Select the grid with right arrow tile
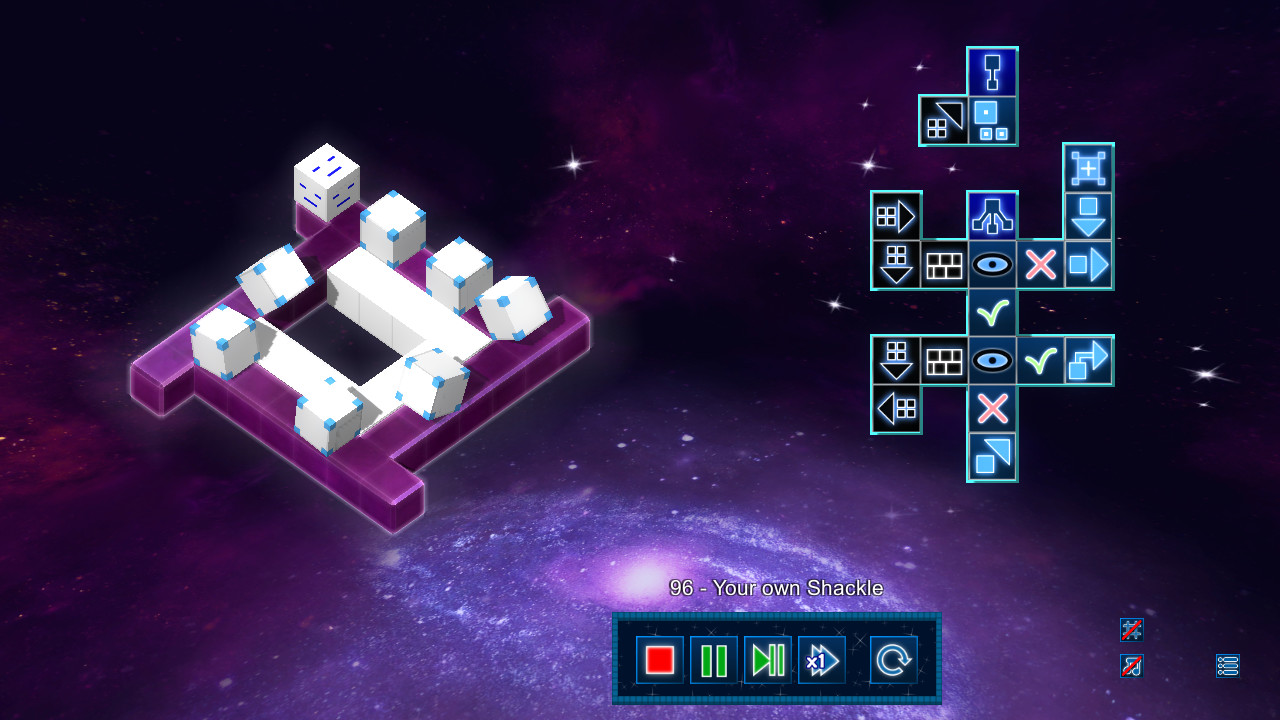The height and width of the screenshot is (720, 1280). [896, 216]
